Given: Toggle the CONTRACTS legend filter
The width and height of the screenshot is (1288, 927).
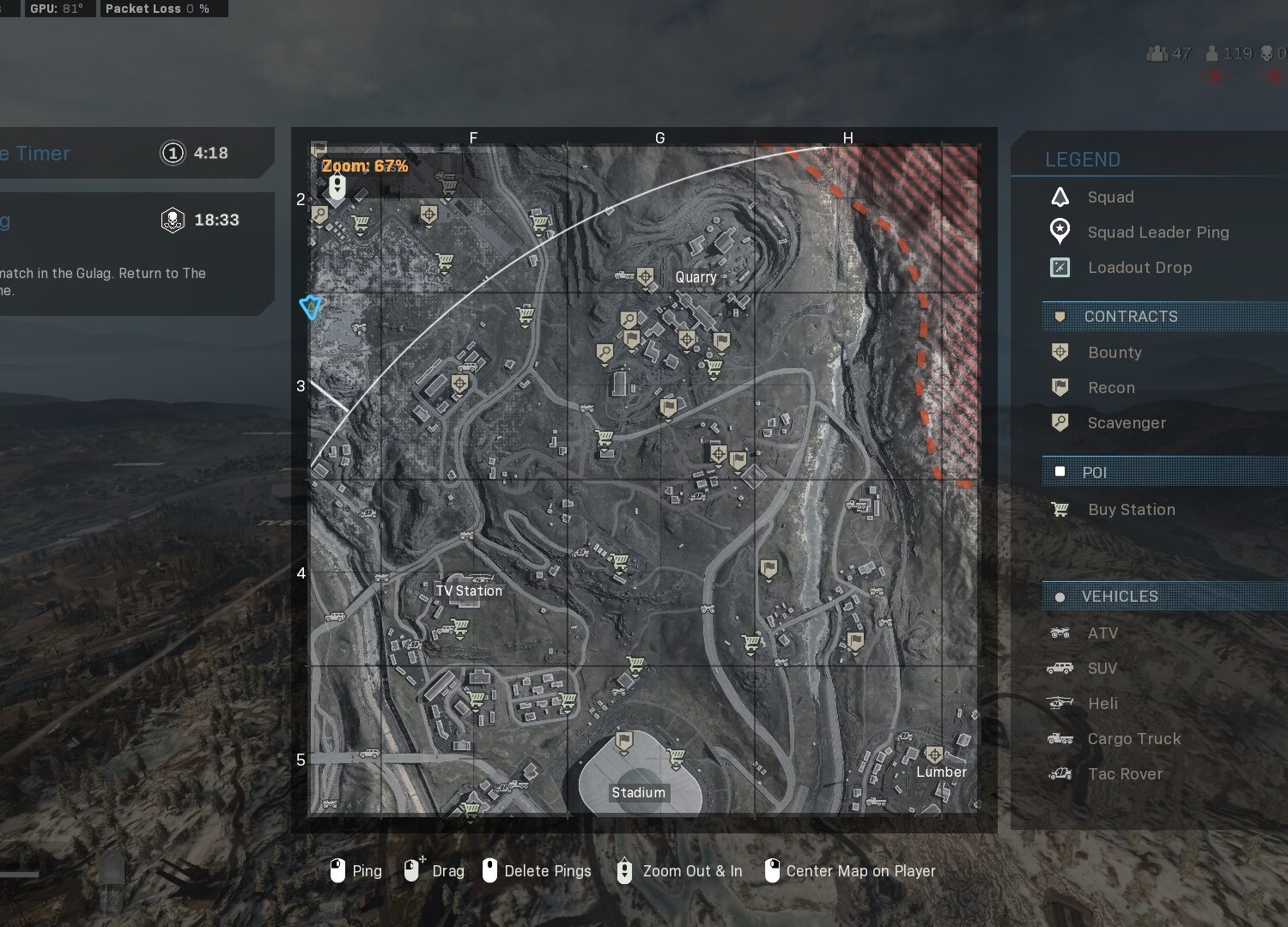Looking at the screenshot, I should (1130, 317).
